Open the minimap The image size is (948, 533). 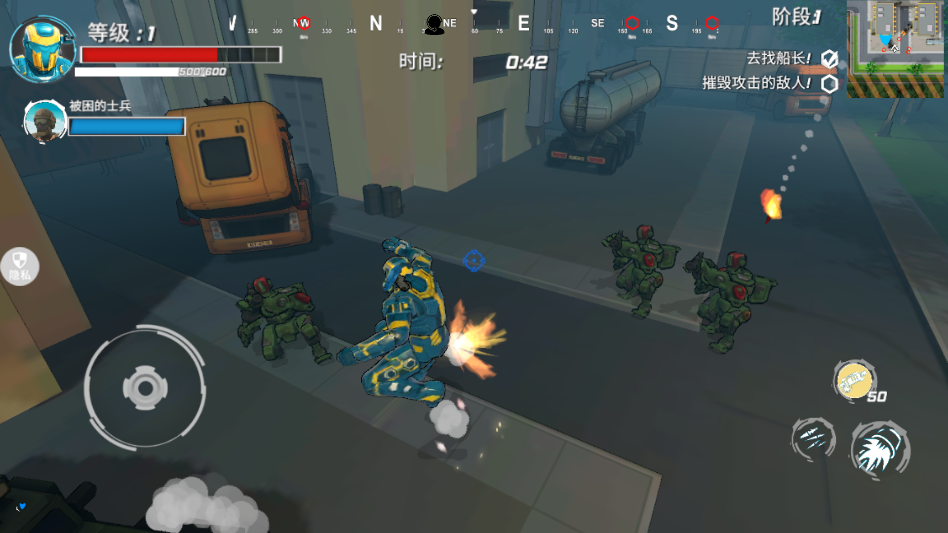(x=896, y=48)
